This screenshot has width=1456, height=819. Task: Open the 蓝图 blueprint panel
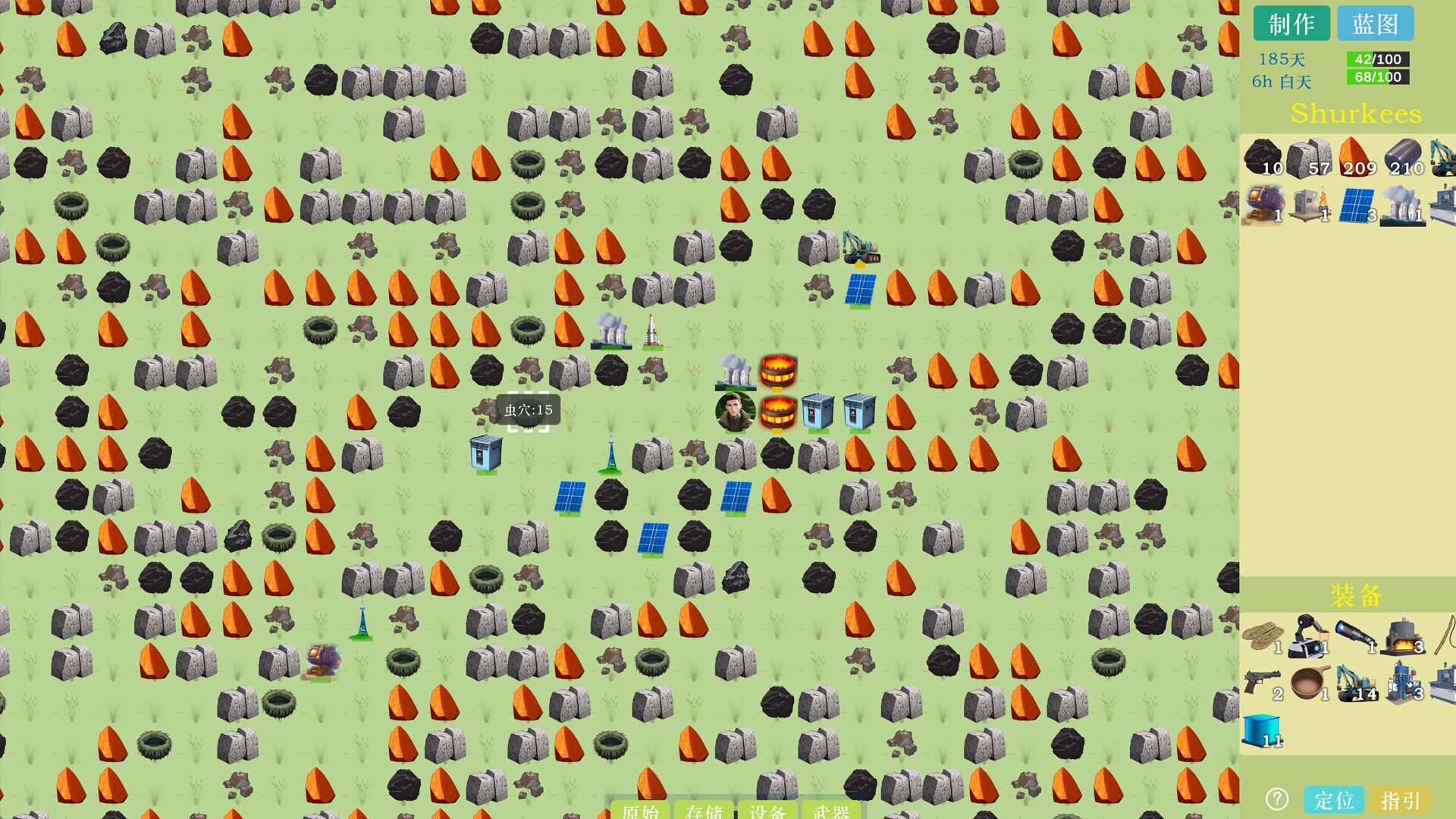1377,24
